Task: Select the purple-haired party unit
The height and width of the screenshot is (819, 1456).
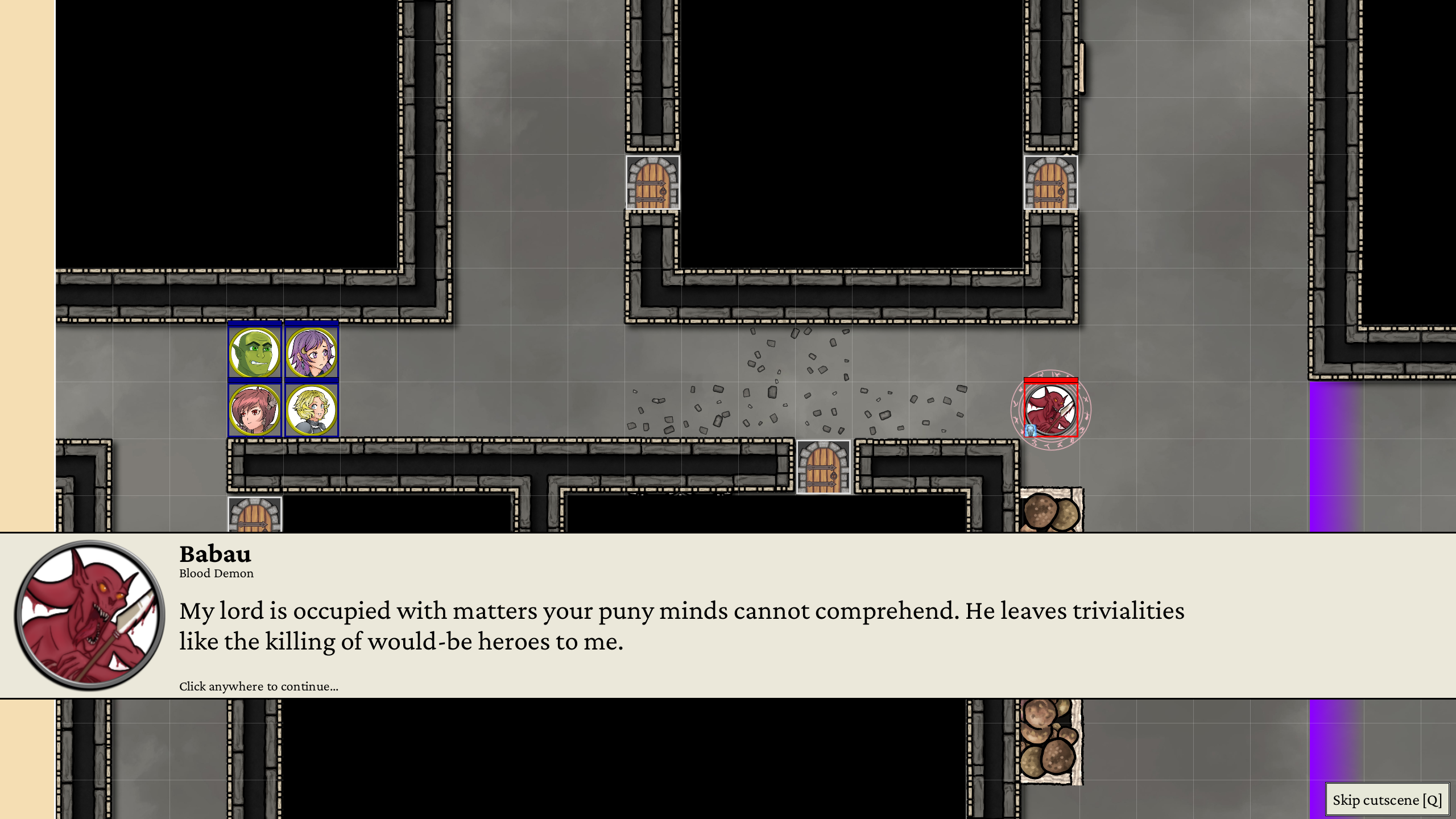Action: tap(312, 352)
